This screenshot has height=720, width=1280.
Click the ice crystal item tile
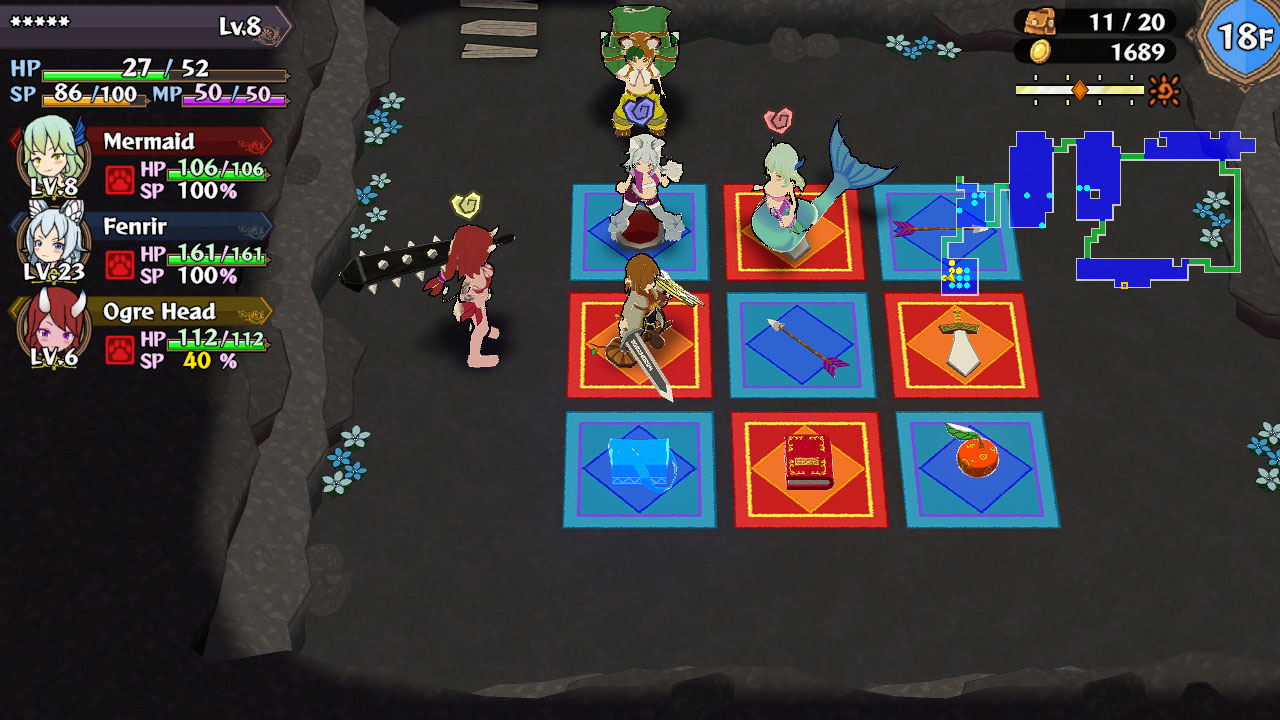(x=640, y=462)
